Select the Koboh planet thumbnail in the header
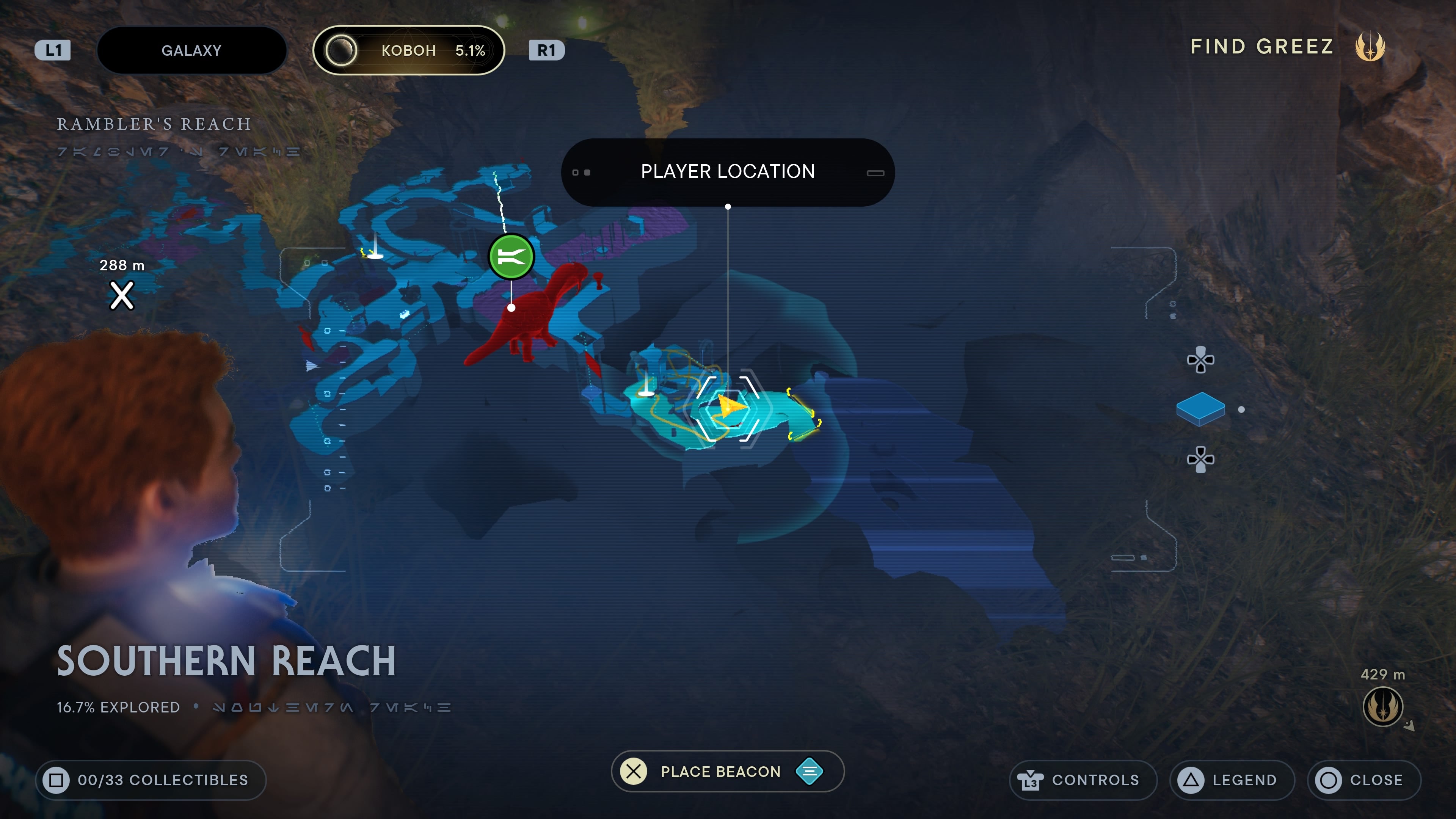This screenshot has width=1456, height=819. [341, 50]
